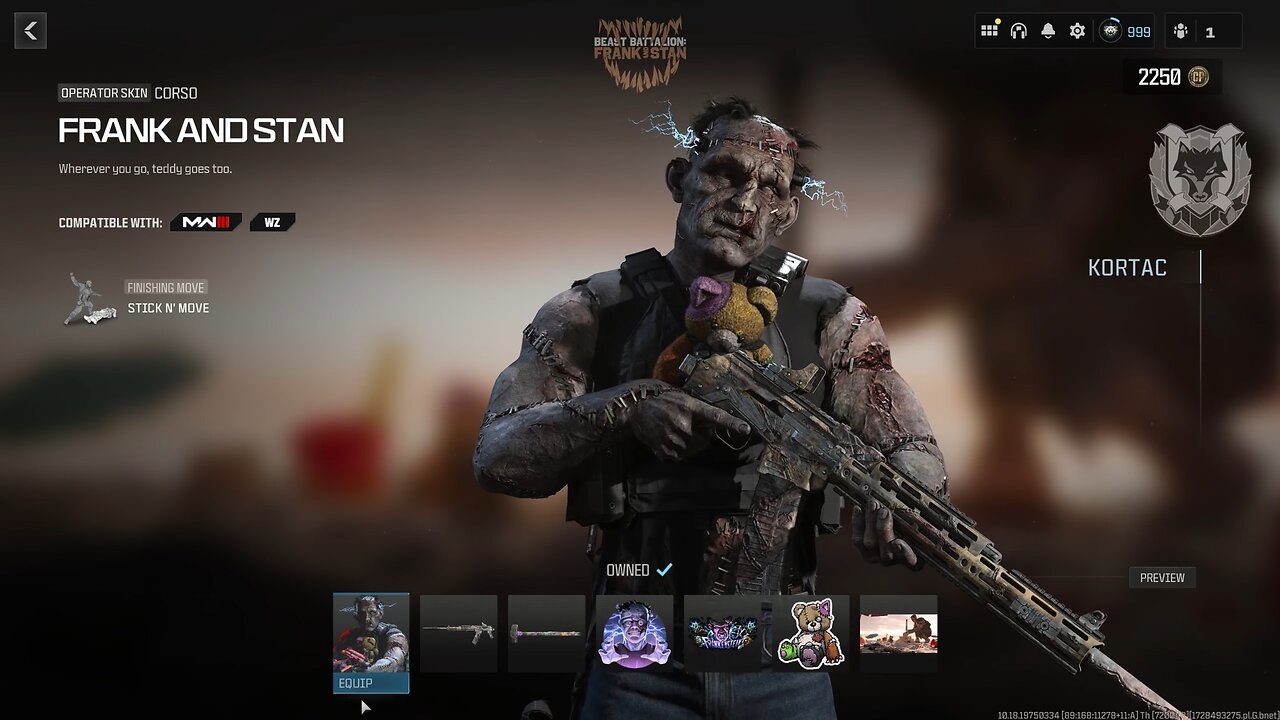Go back using the arrow button
Screen dimensions: 1280x720
tap(31, 31)
